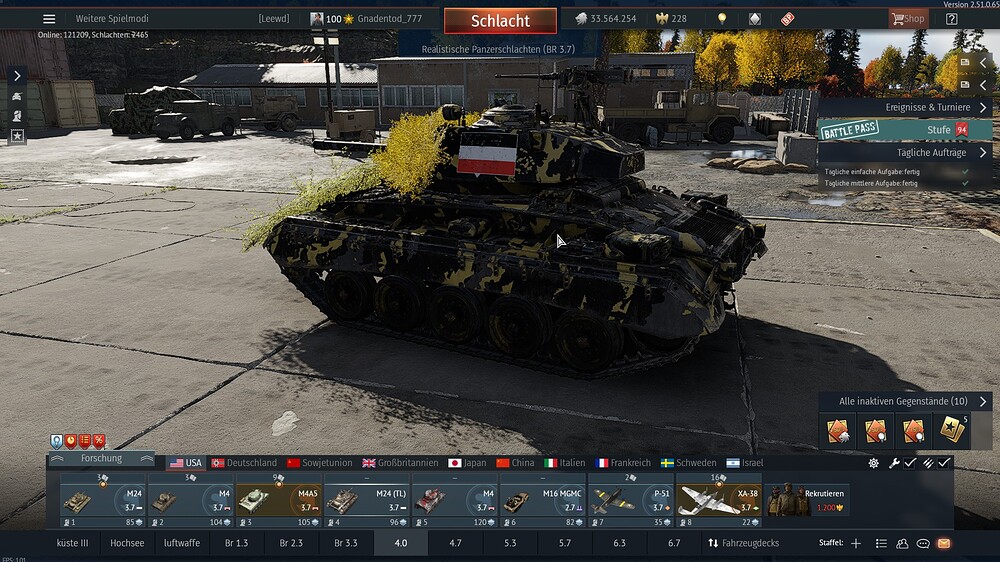This screenshot has height=562, width=1000.
Task: Open the Fahrzeugdecks menu
Action: tap(744, 543)
